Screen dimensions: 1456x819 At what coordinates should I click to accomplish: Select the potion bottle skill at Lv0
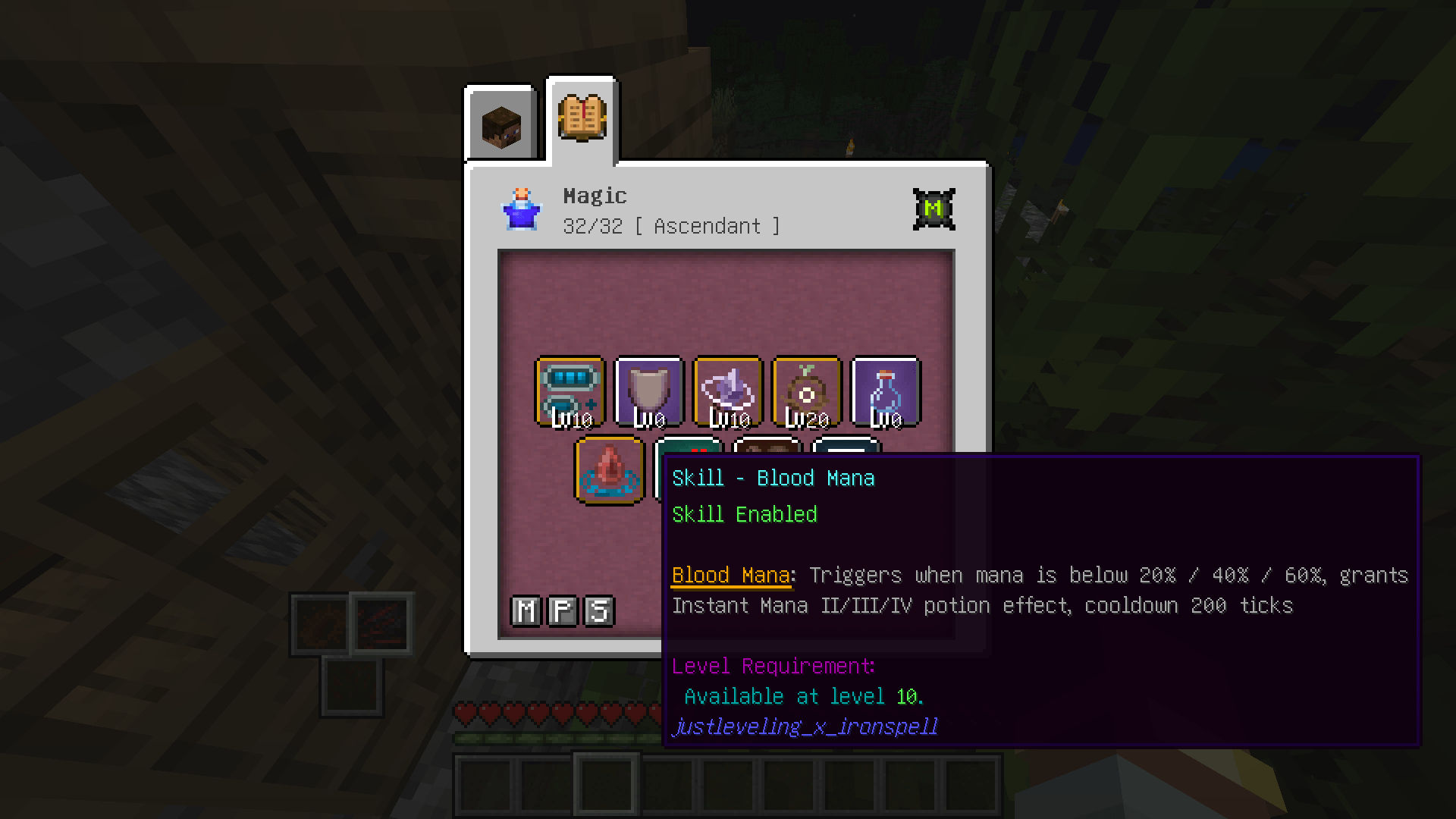coord(886,391)
